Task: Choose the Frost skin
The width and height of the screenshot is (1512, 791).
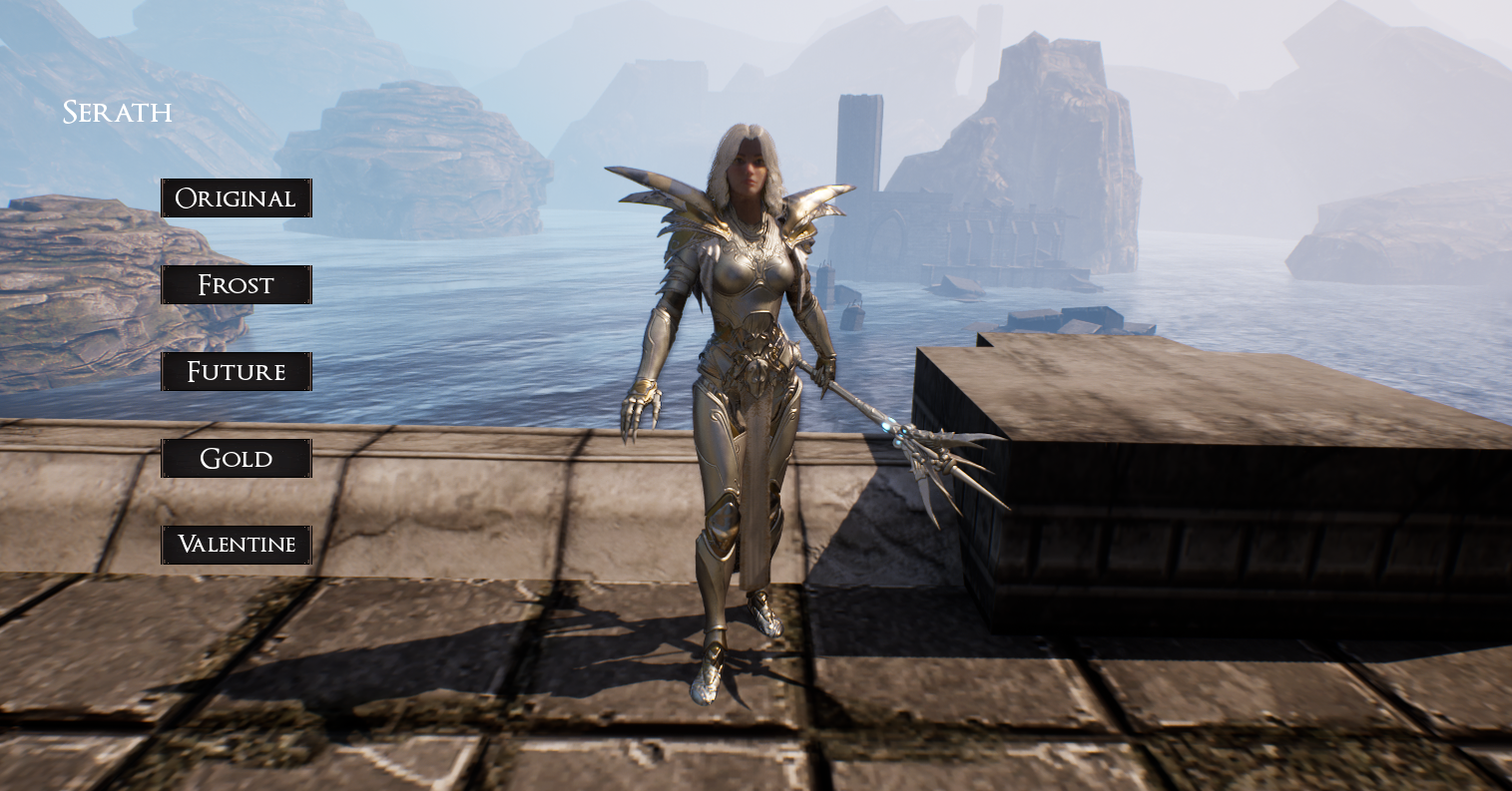Action: coord(237,284)
